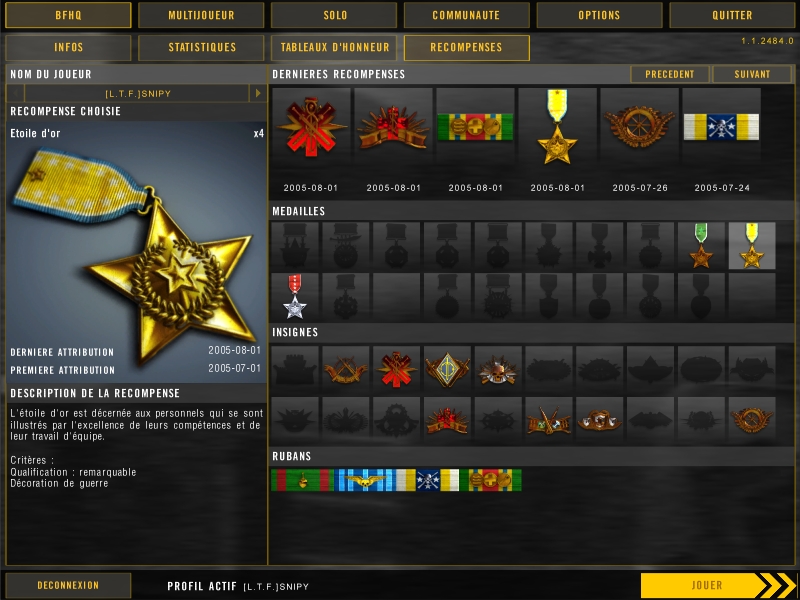The image size is (800, 600).
Task: Open the Tableaux d'honneur tab
Action: click(334, 48)
